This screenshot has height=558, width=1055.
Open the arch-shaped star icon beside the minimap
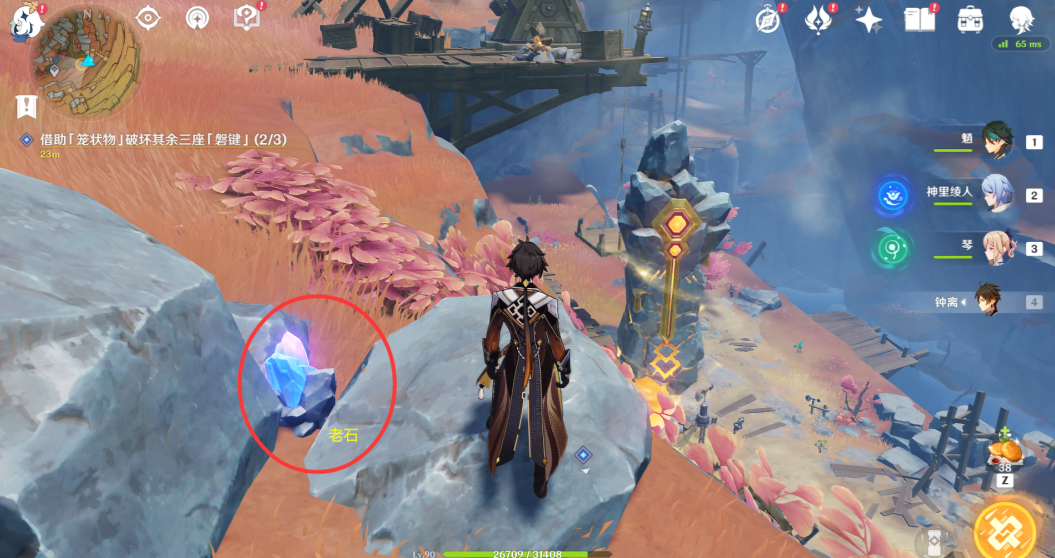pyautogui.click(x=198, y=18)
